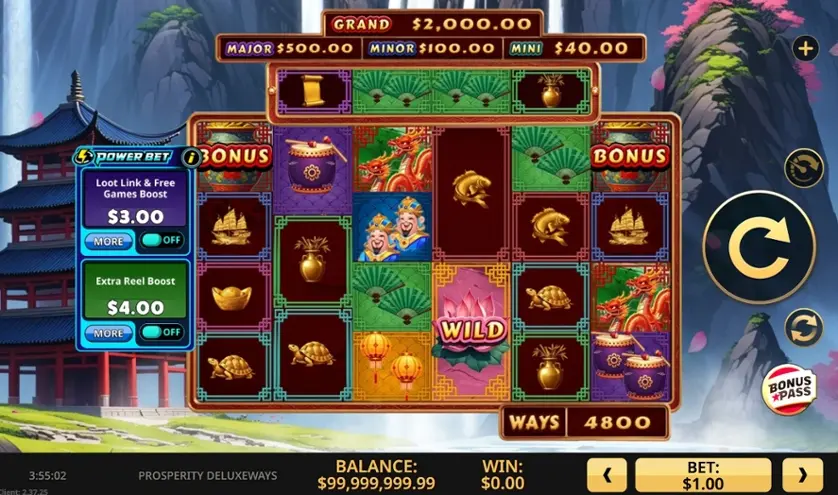838x495 pixels.
Task: Activate the turbo spin lightning arrow button
Action: pyautogui.click(x=803, y=167)
